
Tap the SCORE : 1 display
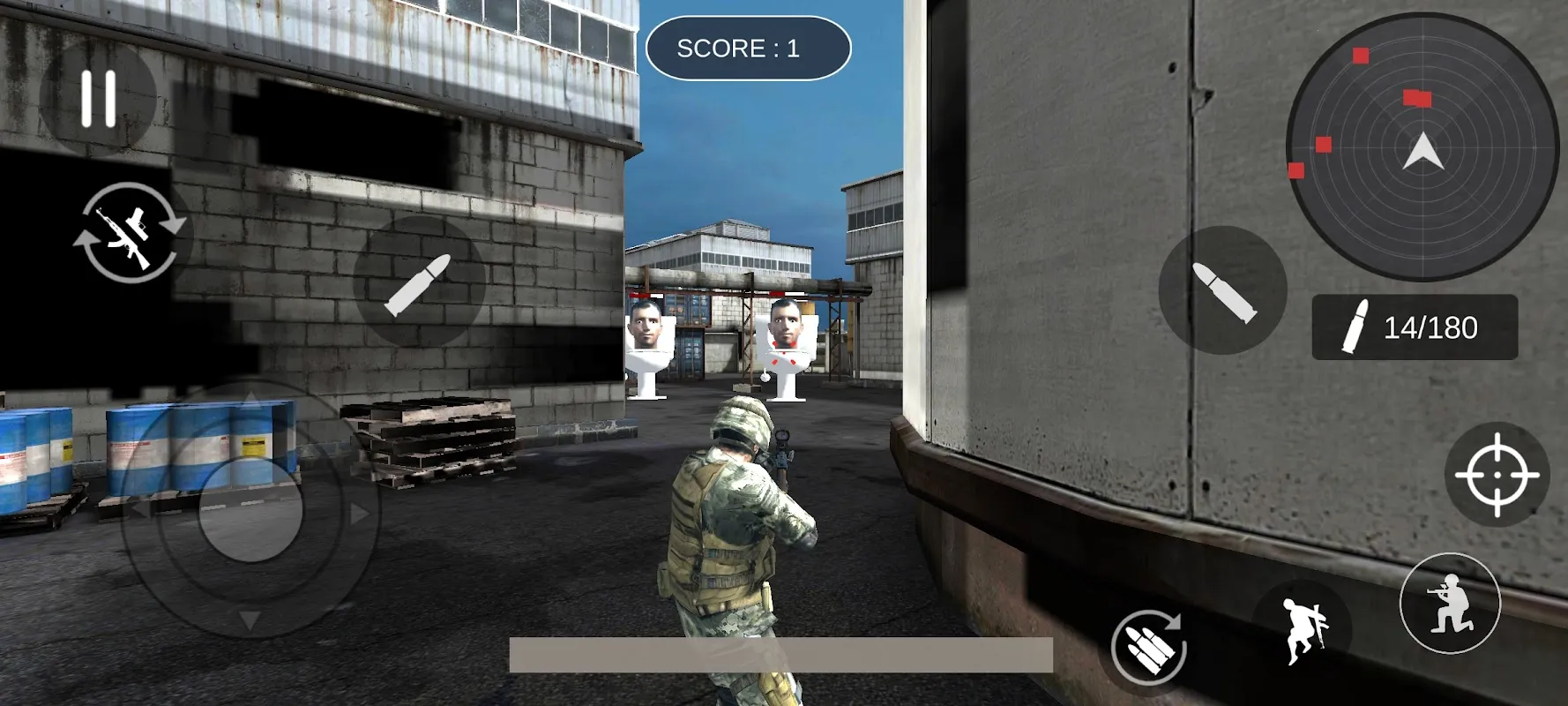click(x=748, y=49)
